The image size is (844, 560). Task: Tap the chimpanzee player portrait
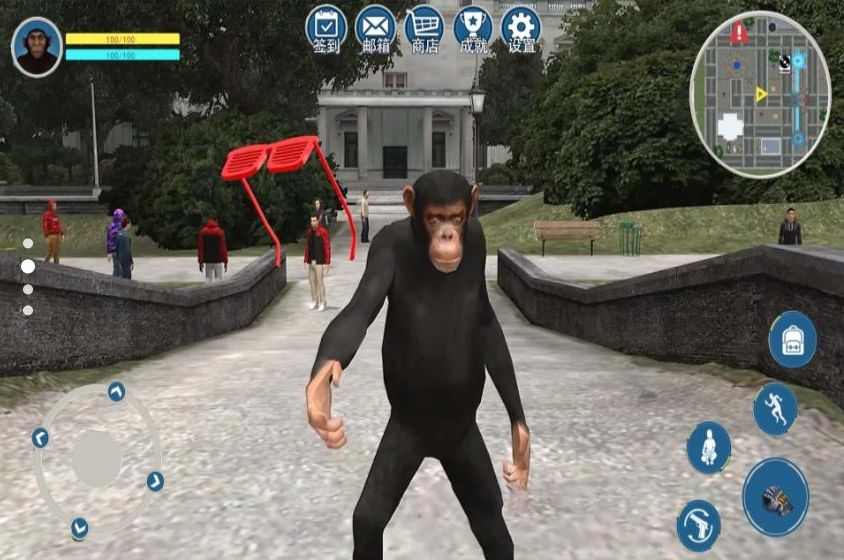[x=37, y=46]
